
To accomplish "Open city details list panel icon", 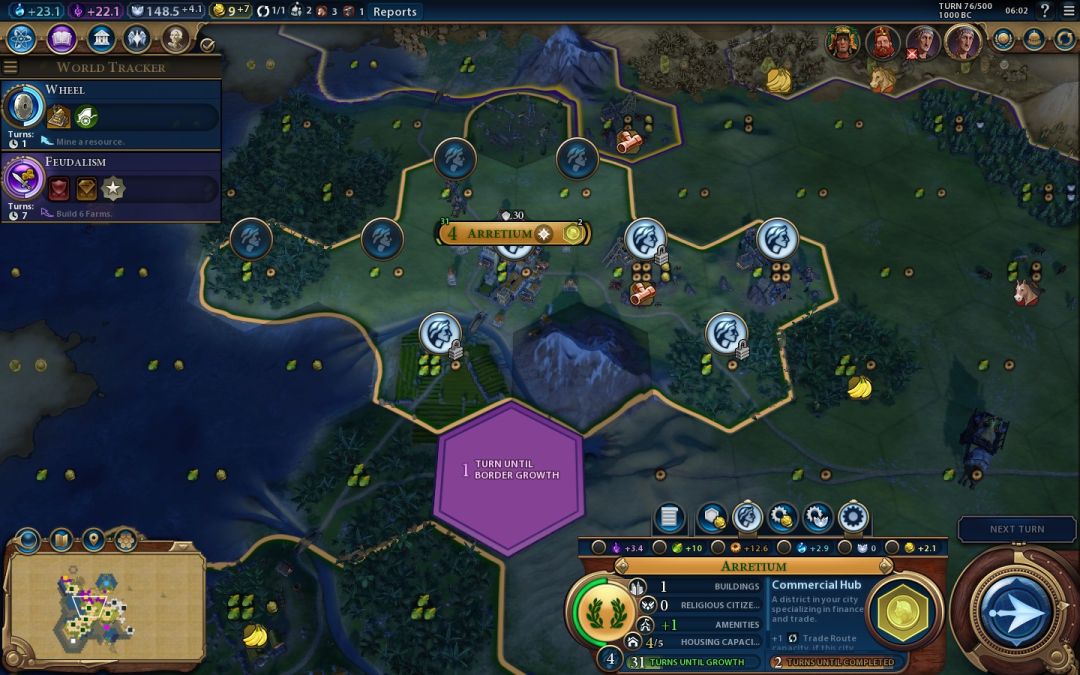I will 670,518.
